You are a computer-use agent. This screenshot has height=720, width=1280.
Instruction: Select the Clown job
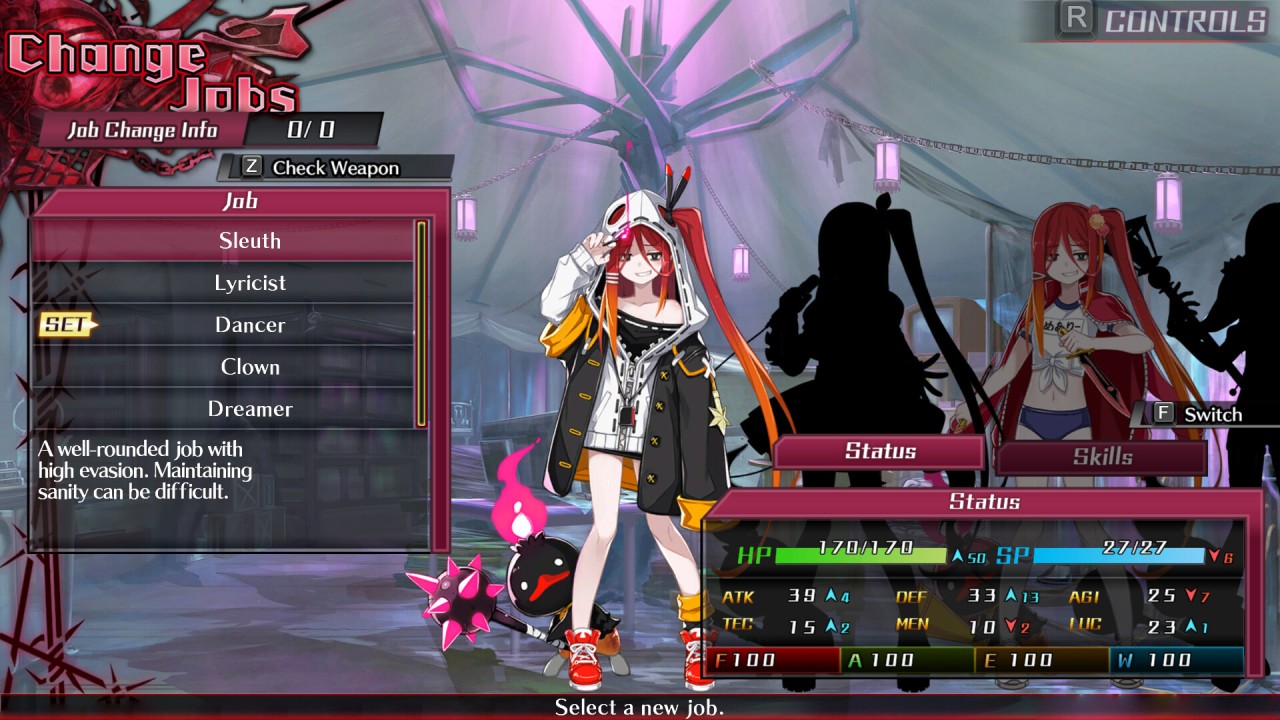click(249, 367)
